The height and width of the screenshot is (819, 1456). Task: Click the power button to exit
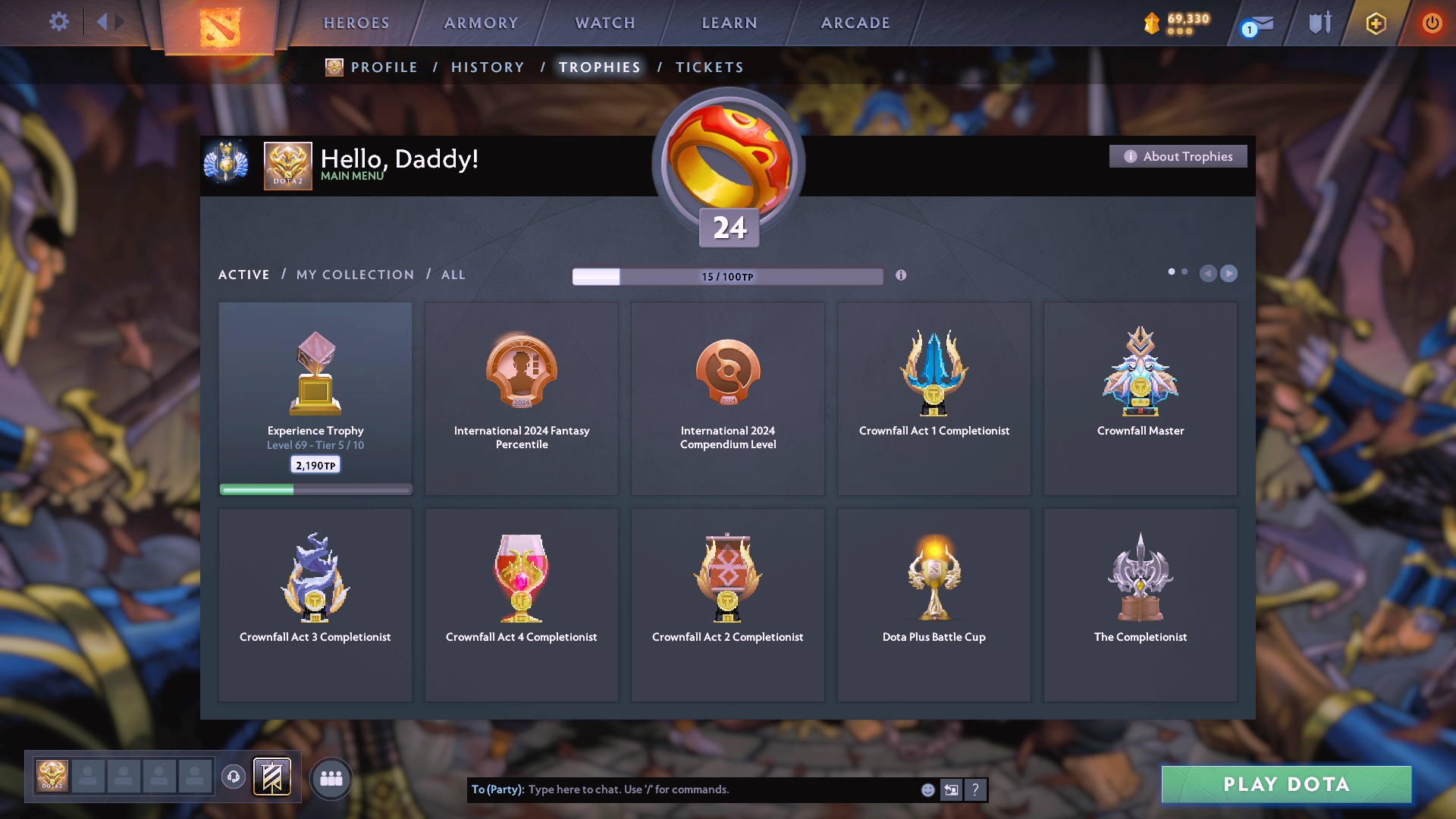tap(1432, 23)
